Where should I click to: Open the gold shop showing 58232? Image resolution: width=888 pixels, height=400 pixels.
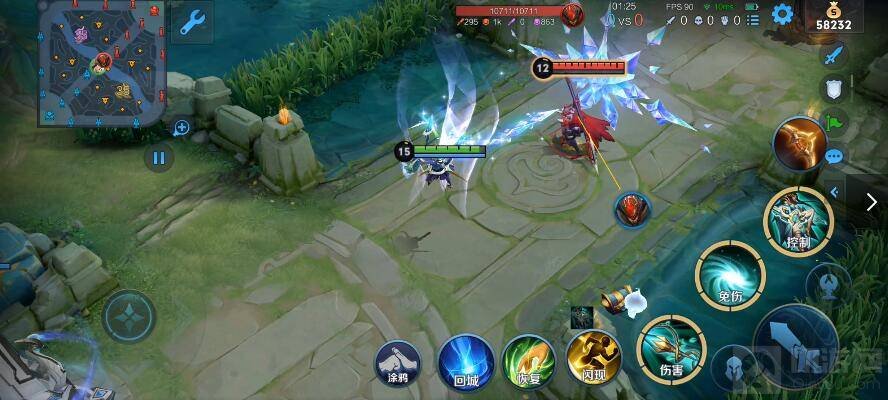coord(833,17)
